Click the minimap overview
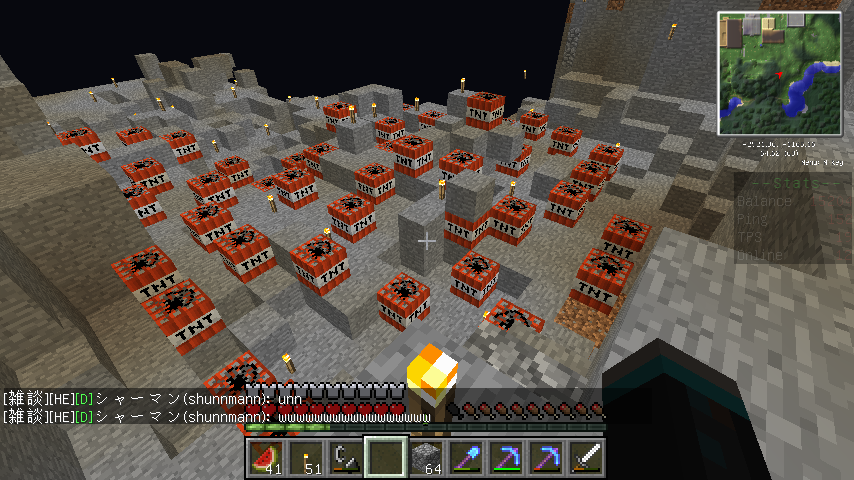This screenshot has width=854, height=480. click(780, 74)
